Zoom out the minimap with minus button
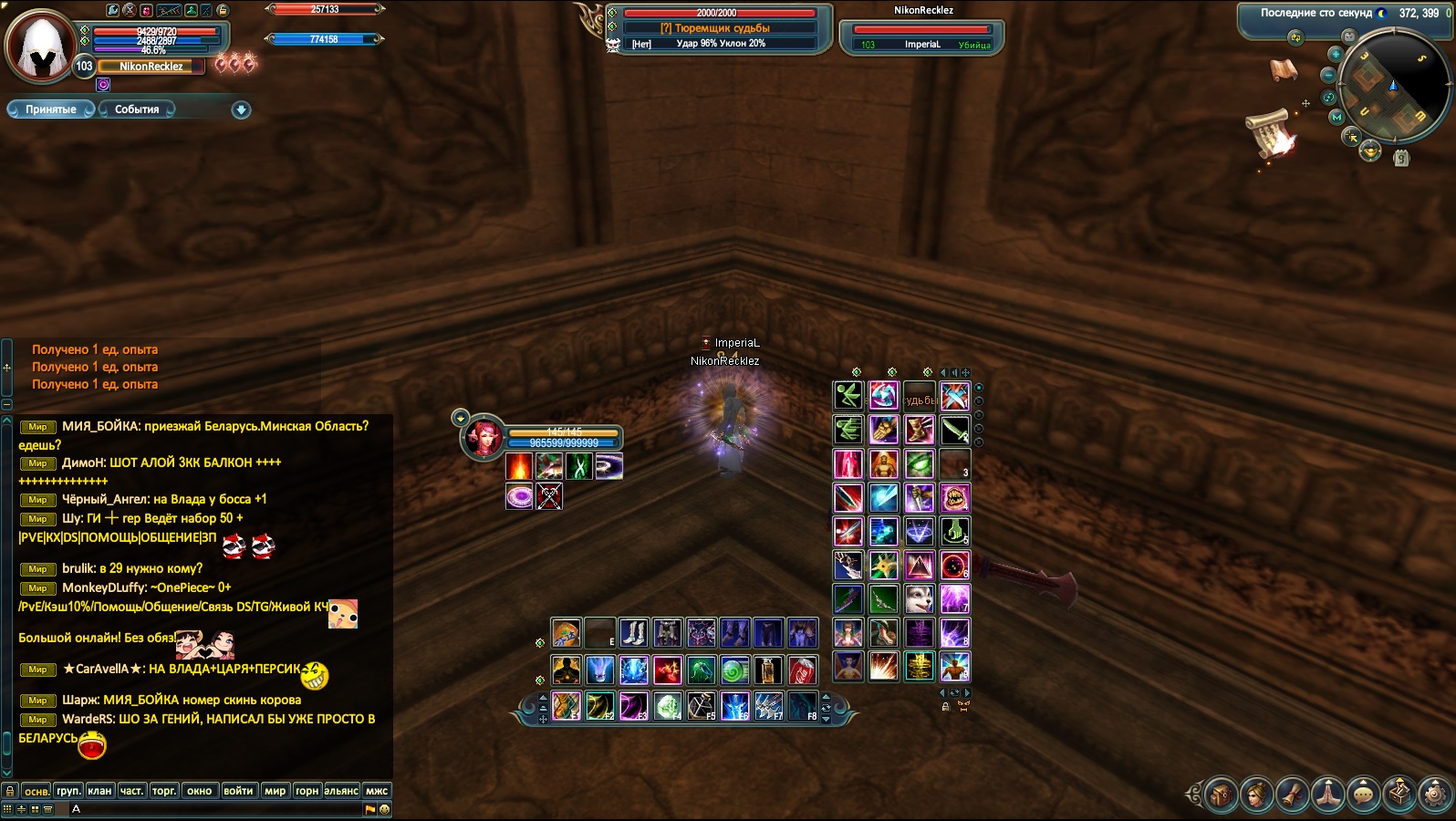Image resolution: width=1456 pixels, height=821 pixels. pos(1328,76)
